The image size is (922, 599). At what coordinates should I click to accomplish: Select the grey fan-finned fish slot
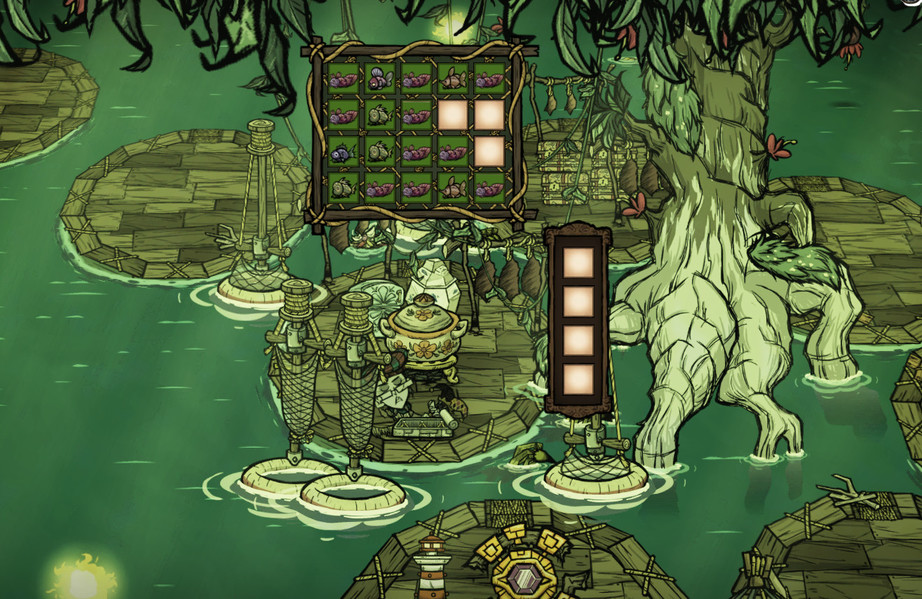(x=380, y=78)
